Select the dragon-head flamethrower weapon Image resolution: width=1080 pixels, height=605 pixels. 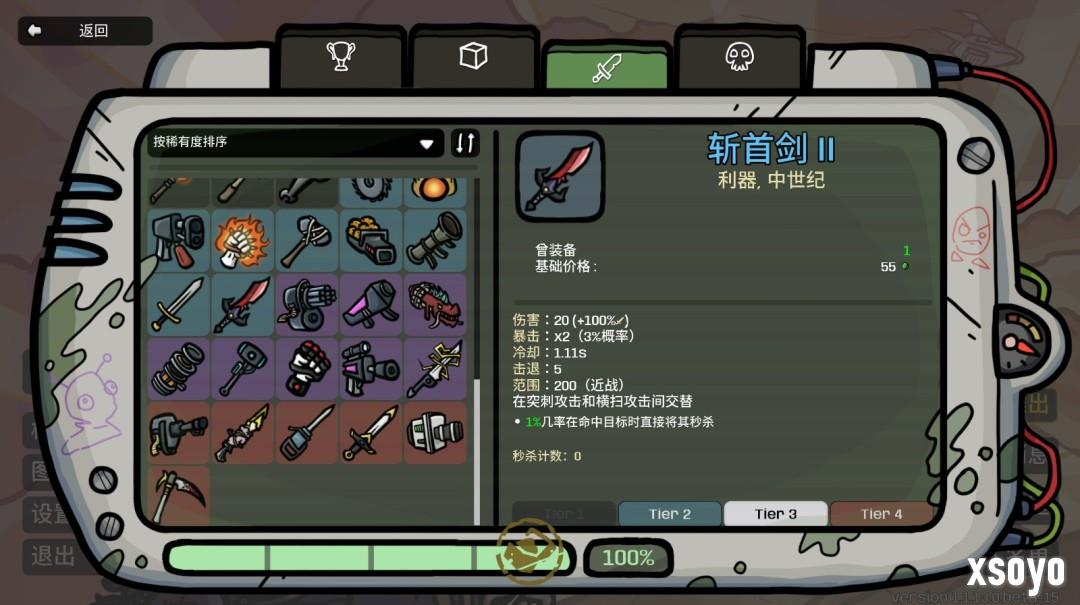pos(435,304)
